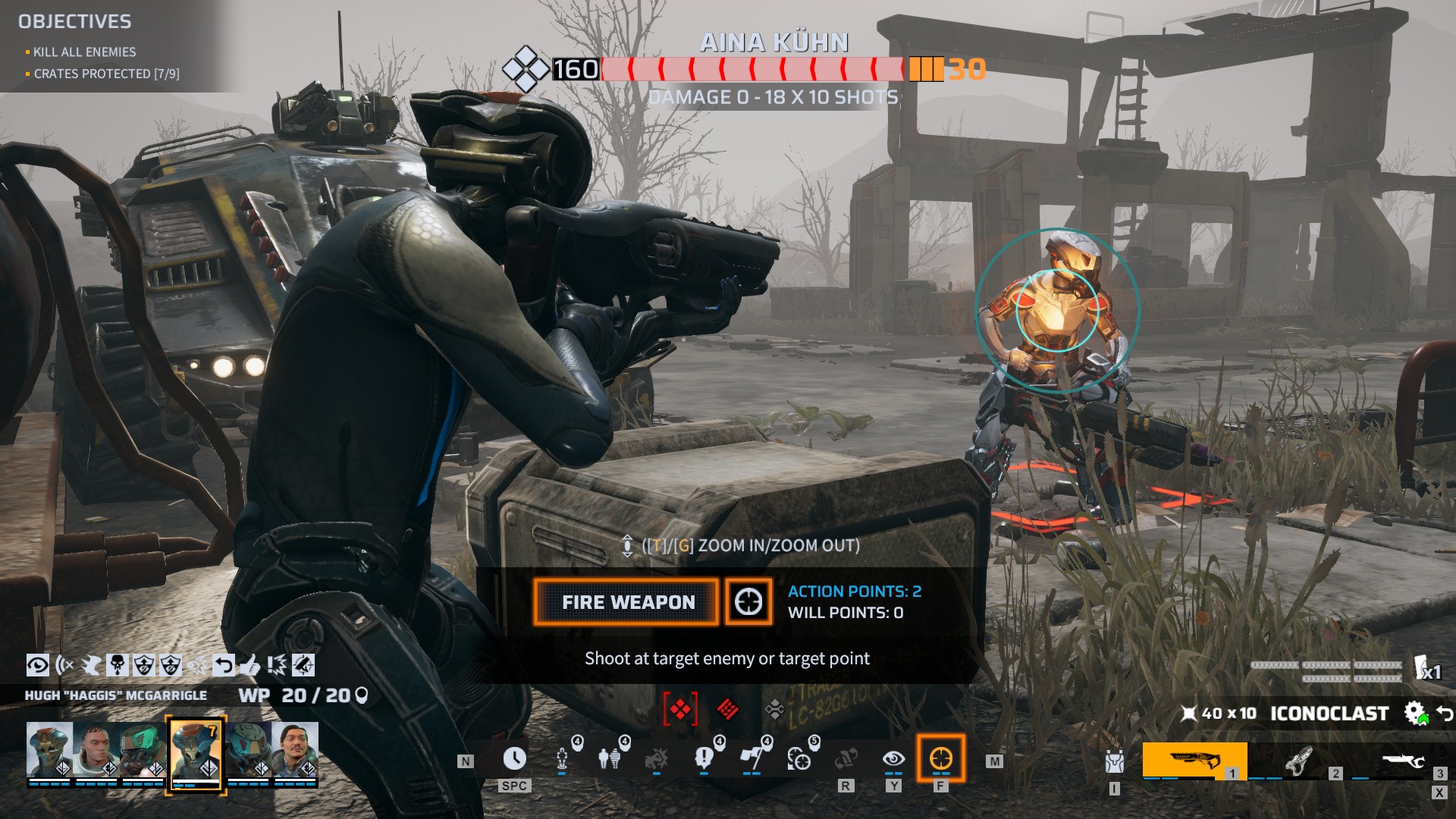Activate the overwatch eye ability

[893, 758]
